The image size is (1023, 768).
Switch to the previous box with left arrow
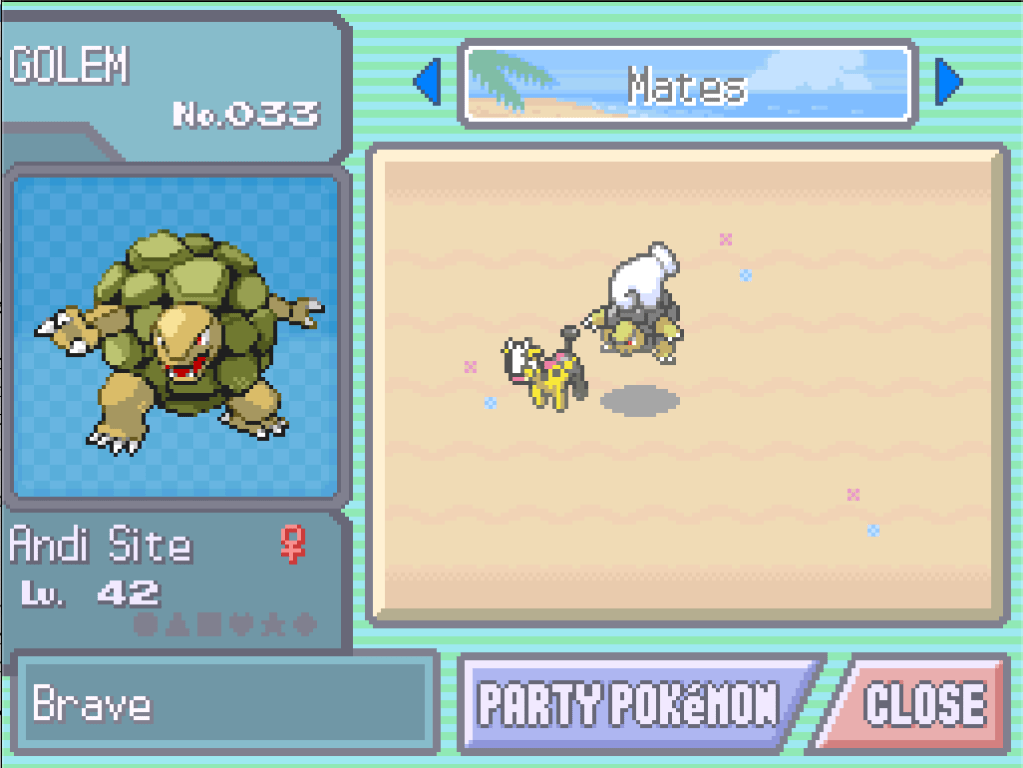pos(428,83)
